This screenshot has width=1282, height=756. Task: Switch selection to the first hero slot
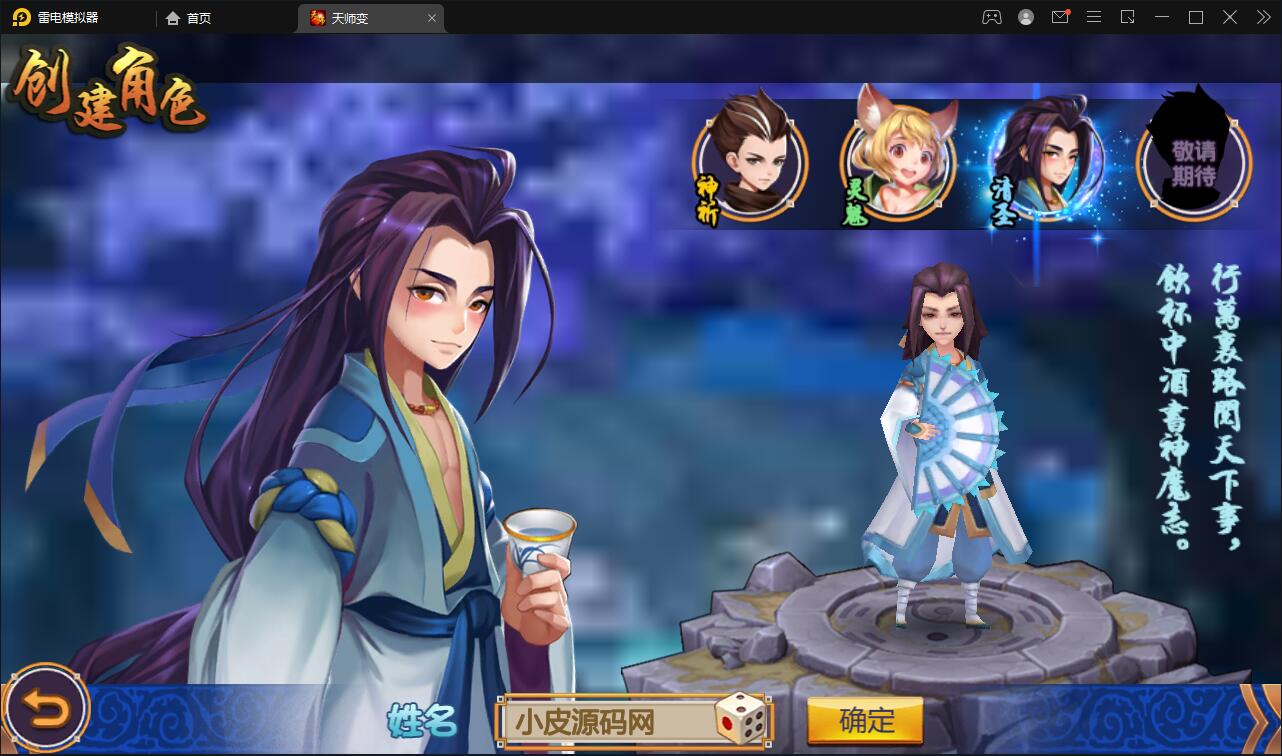click(x=748, y=160)
